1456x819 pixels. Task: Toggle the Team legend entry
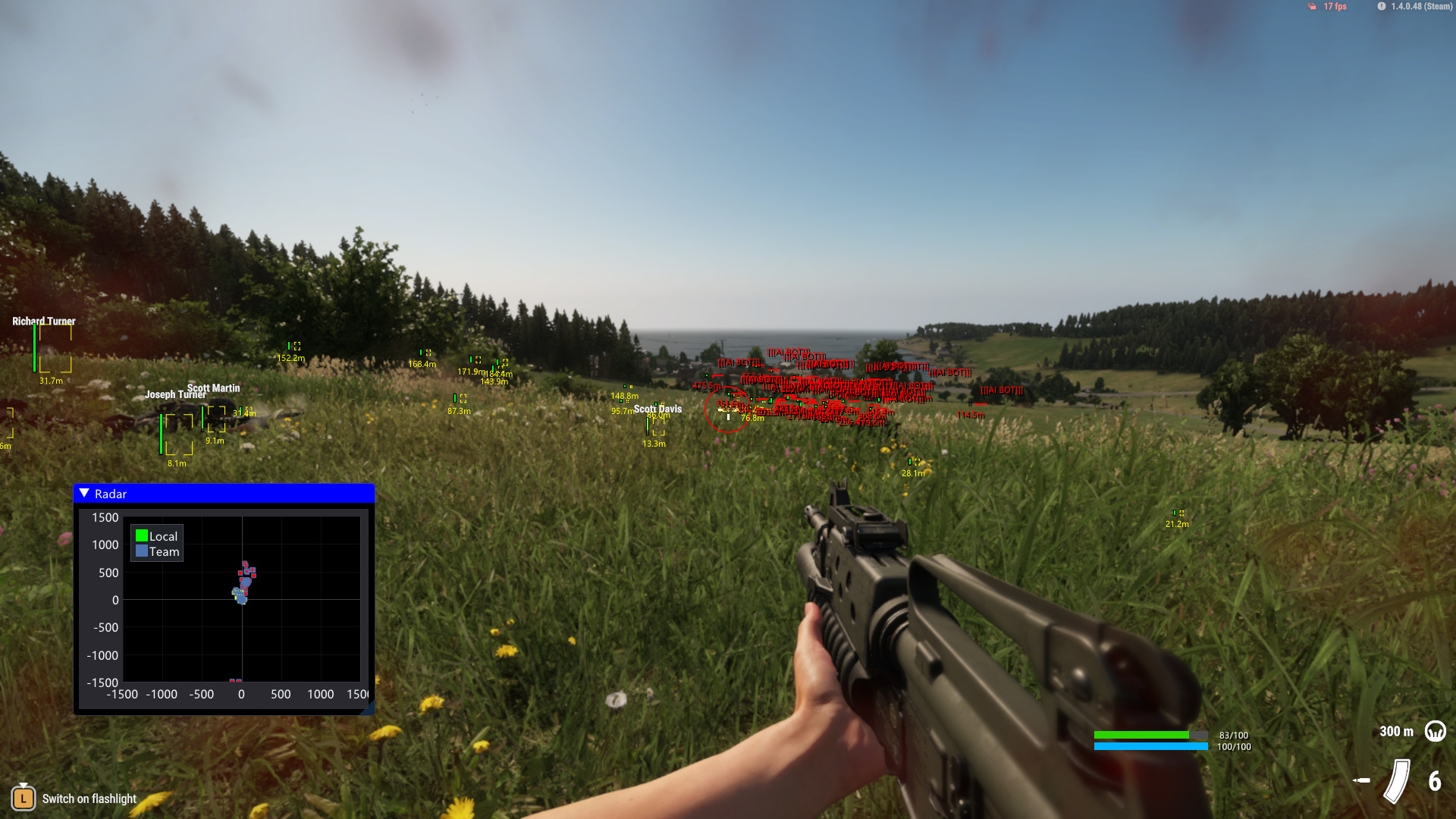coord(157,552)
